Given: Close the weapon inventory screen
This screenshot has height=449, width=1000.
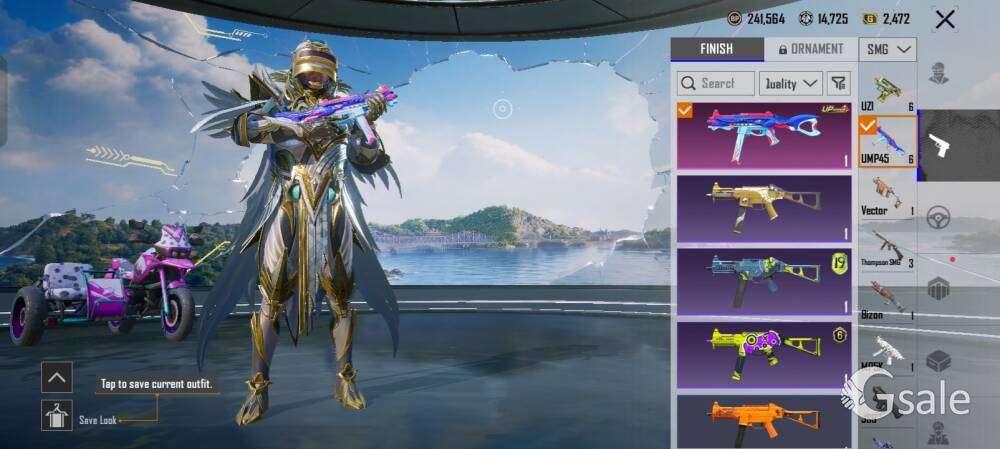Looking at the screenshot, I should click(x=944, y=19).
